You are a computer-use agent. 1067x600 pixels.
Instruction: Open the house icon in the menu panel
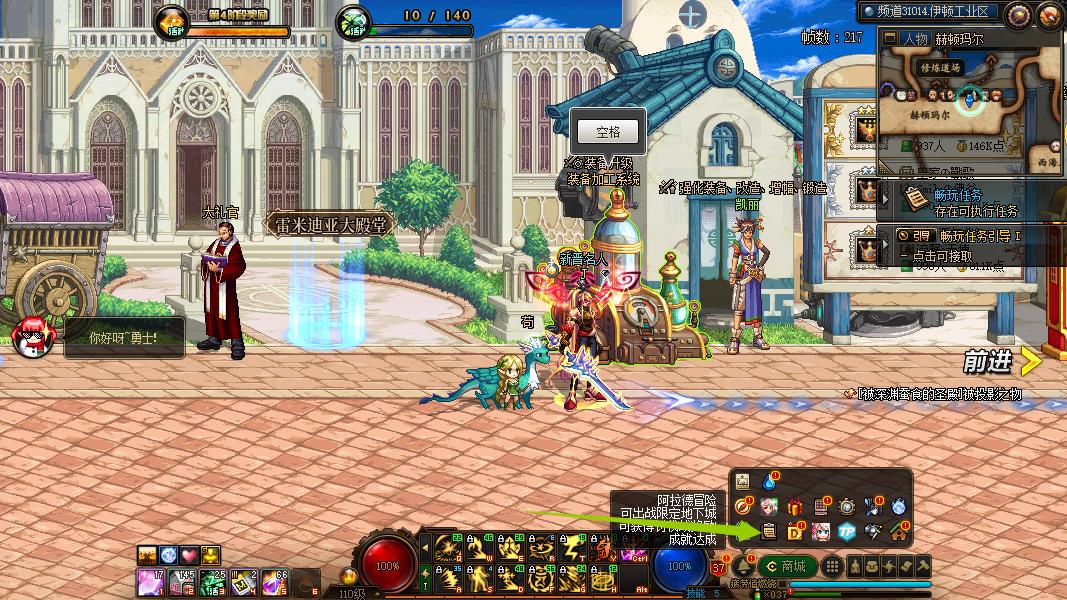point(898,531)
